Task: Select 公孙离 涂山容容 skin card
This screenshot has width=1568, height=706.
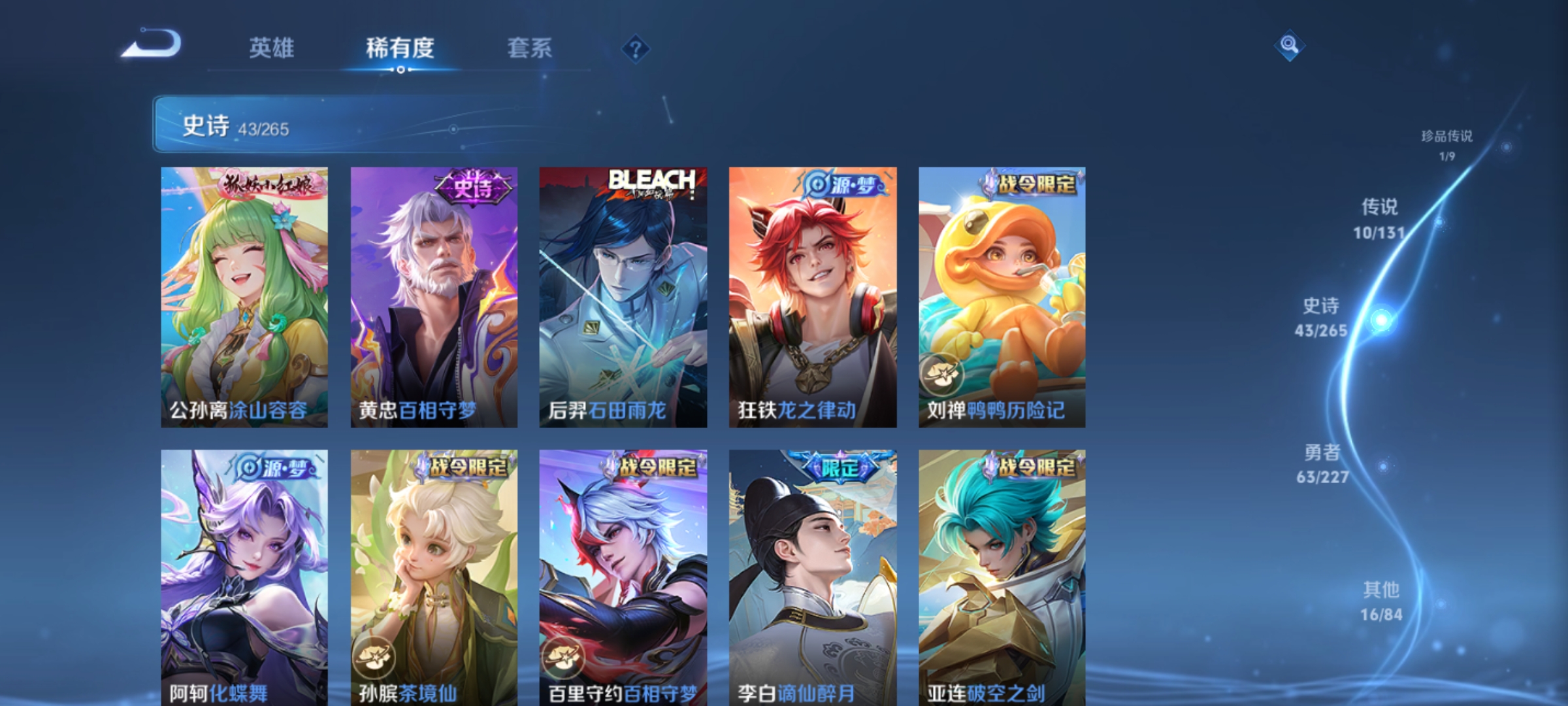Action: pos(244,297)
